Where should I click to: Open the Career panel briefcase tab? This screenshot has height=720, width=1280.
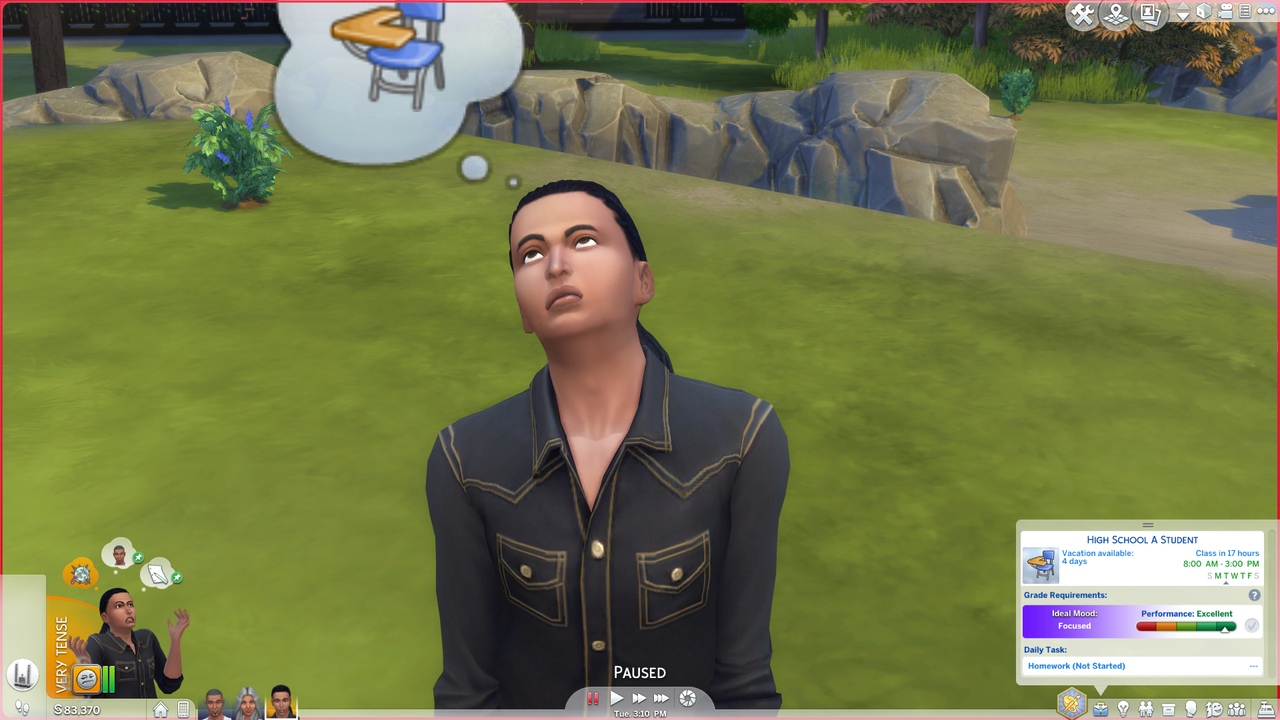(1100, 709)
